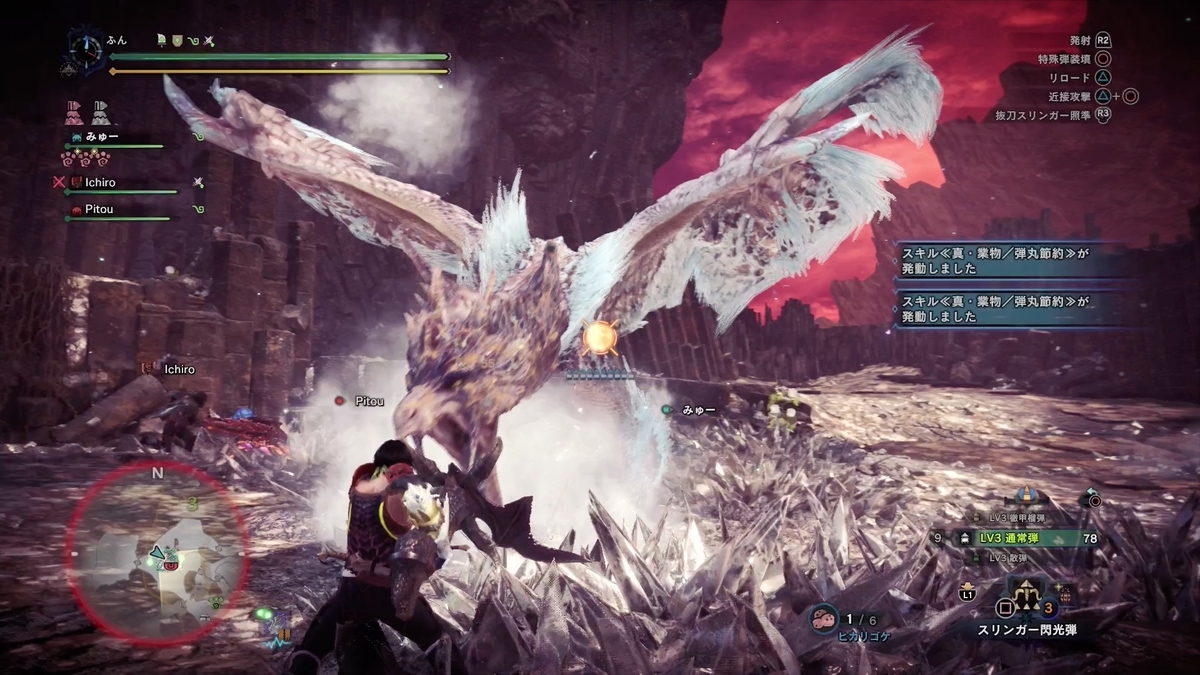The height and width of the screenshot is (675, 1200).
Task: Click the green shield defense buff icon
Action: click(x=176, y=41)
